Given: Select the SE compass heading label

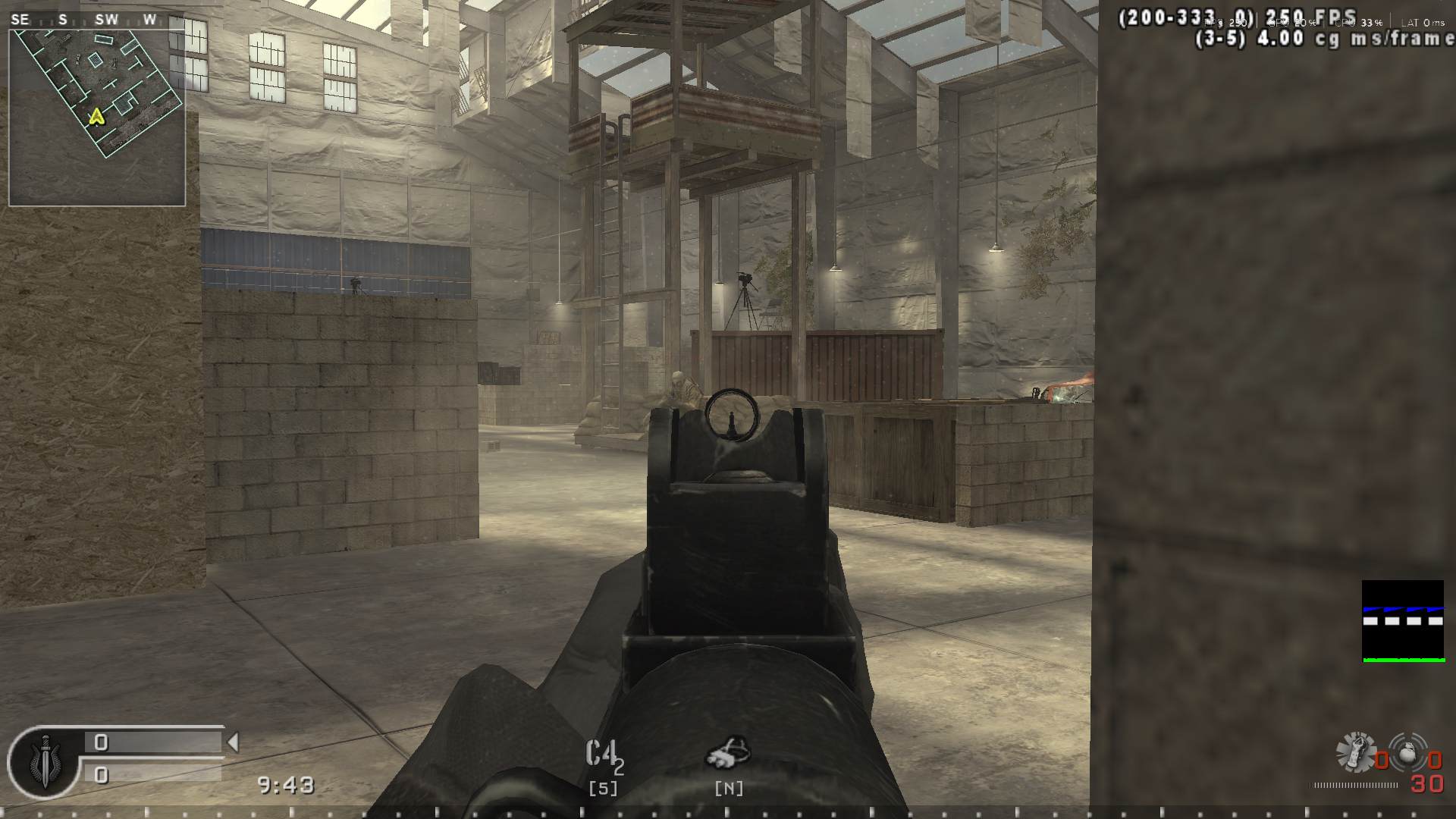Looking at the screenshot, I should click(x=19, y=19).
